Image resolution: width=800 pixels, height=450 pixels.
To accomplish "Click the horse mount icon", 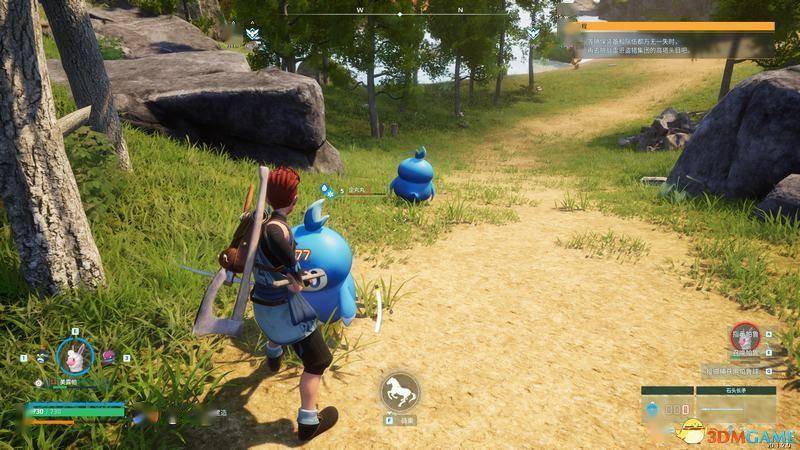I will pos(399,391).
